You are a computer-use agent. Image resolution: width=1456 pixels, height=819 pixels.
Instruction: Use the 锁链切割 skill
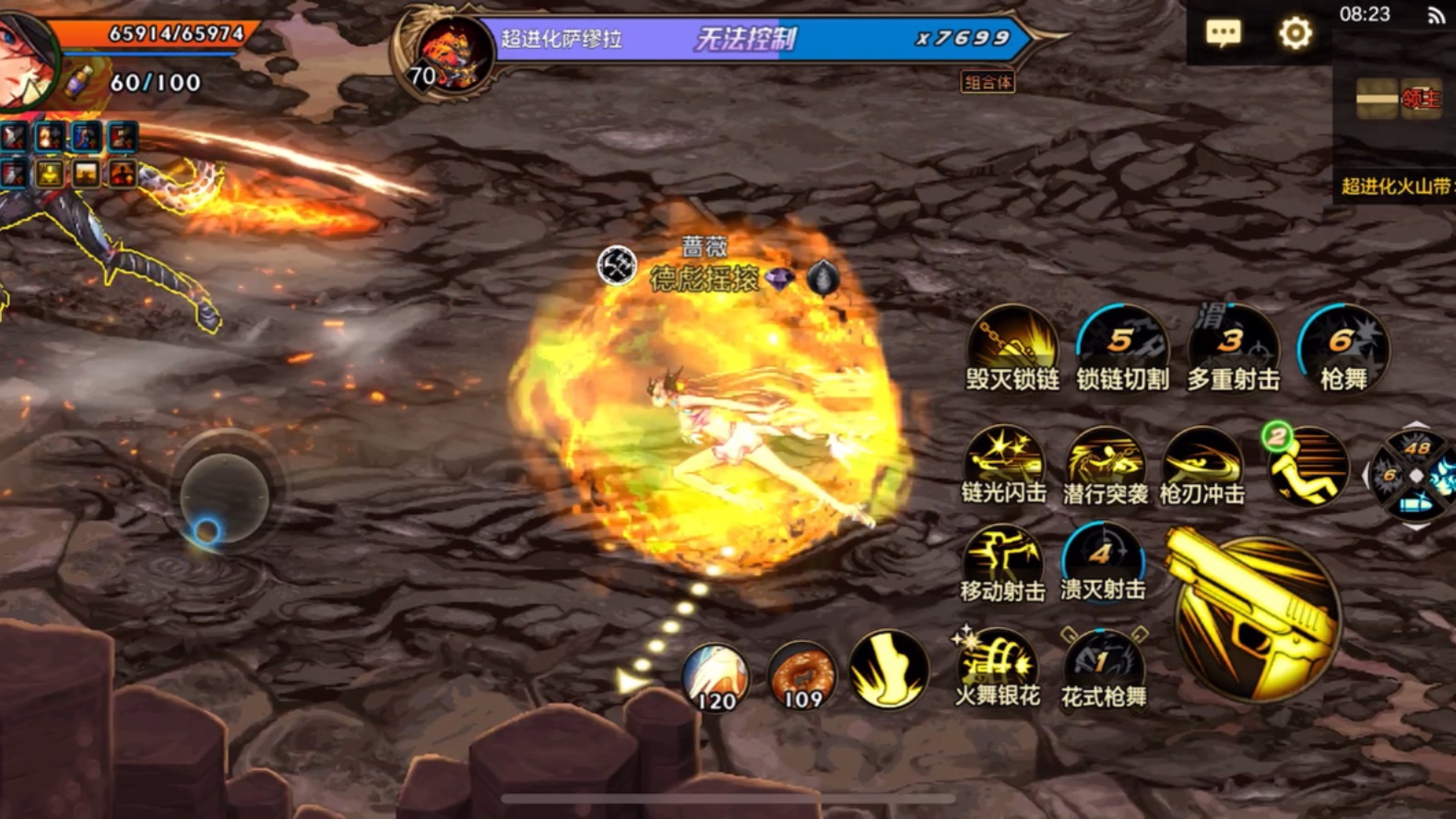point(1122,344)
